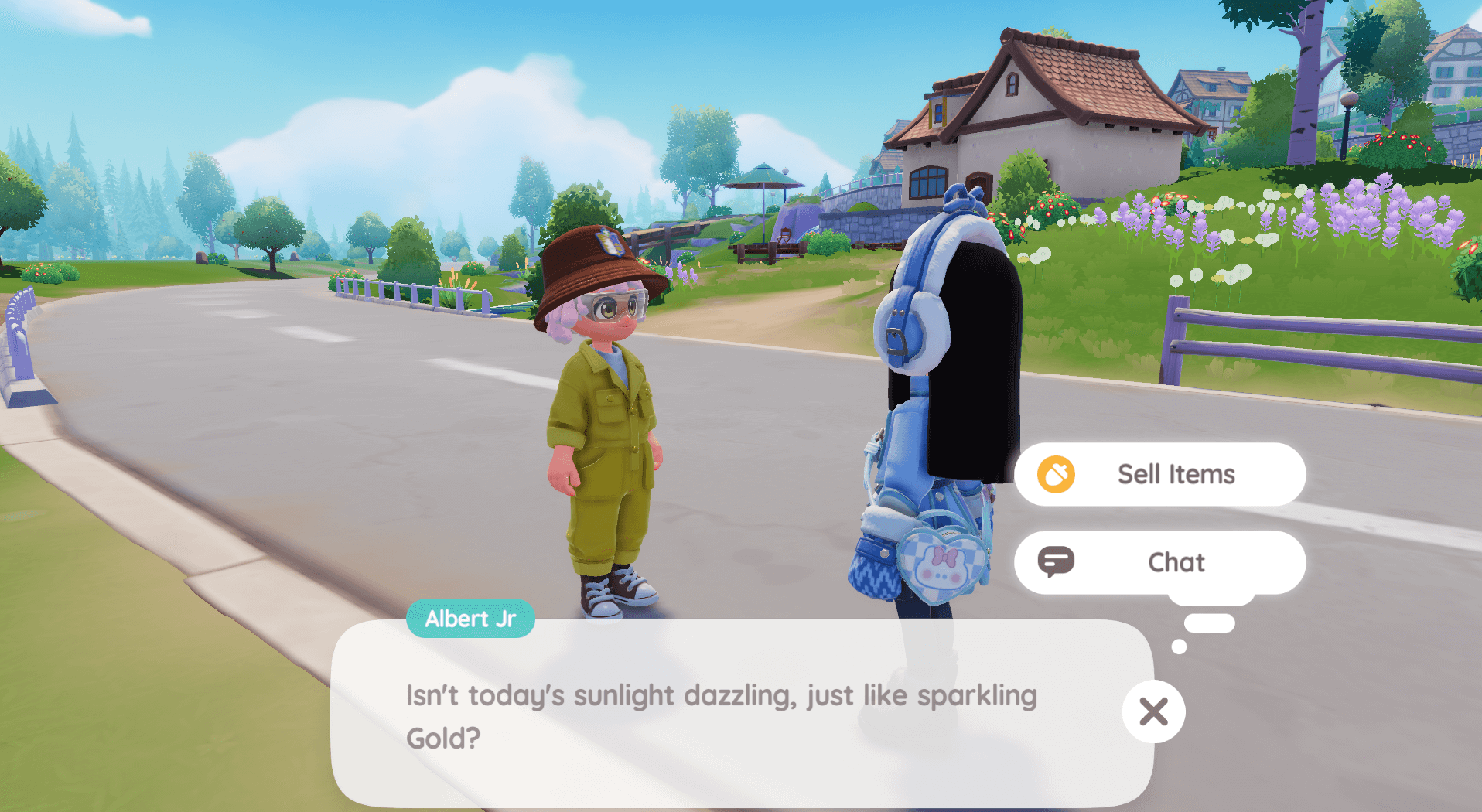Viewport: 1482px width, 812px height.
Task: Choose the Sell Items dialogue option
Action: (x=1159, y=474)
